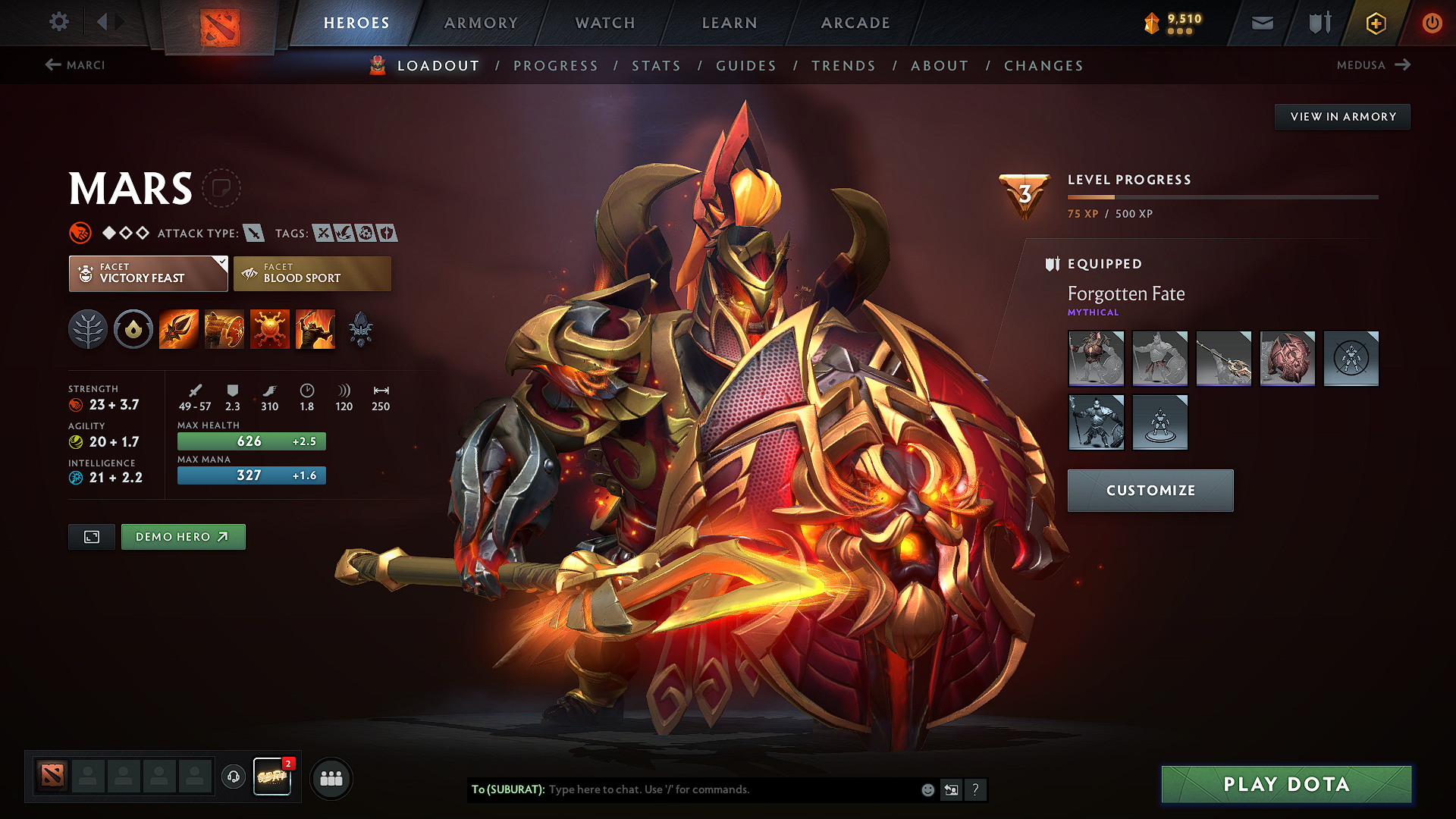Viewport: 1456px width, 819px height.
Task: Navigate forward to Medusa hero
Action: pos(1374,65)
